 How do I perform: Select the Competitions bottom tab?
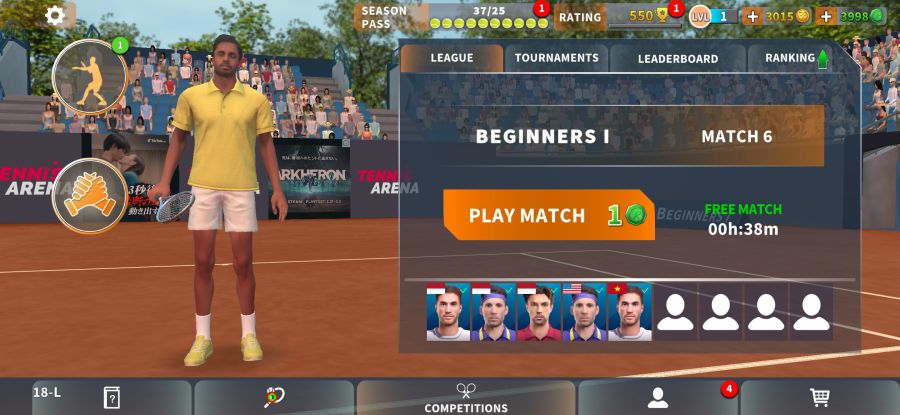pos(466,398)
